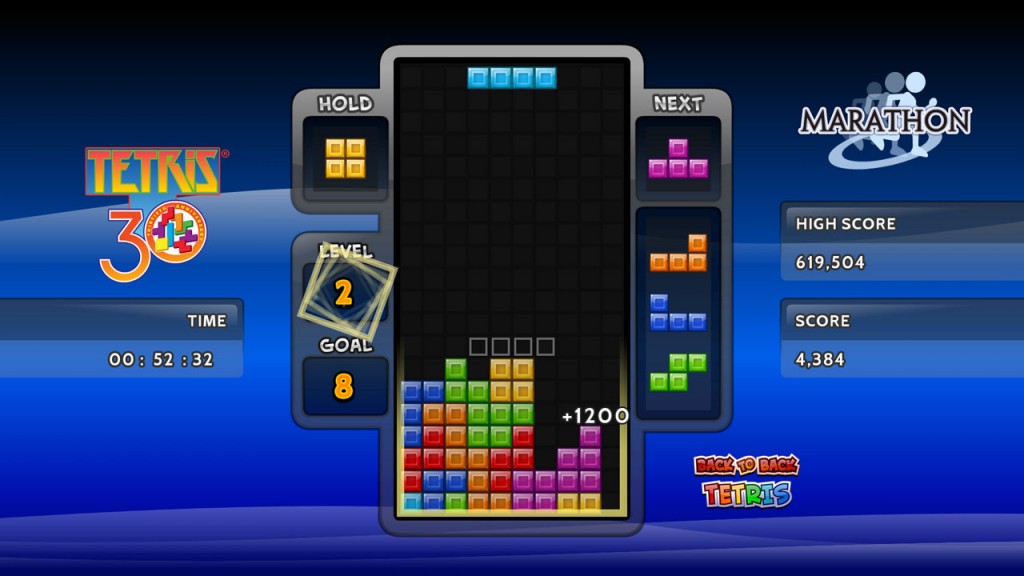Choose the blue J piece in the queue
1024x576 pixels.
pos(677,315)
